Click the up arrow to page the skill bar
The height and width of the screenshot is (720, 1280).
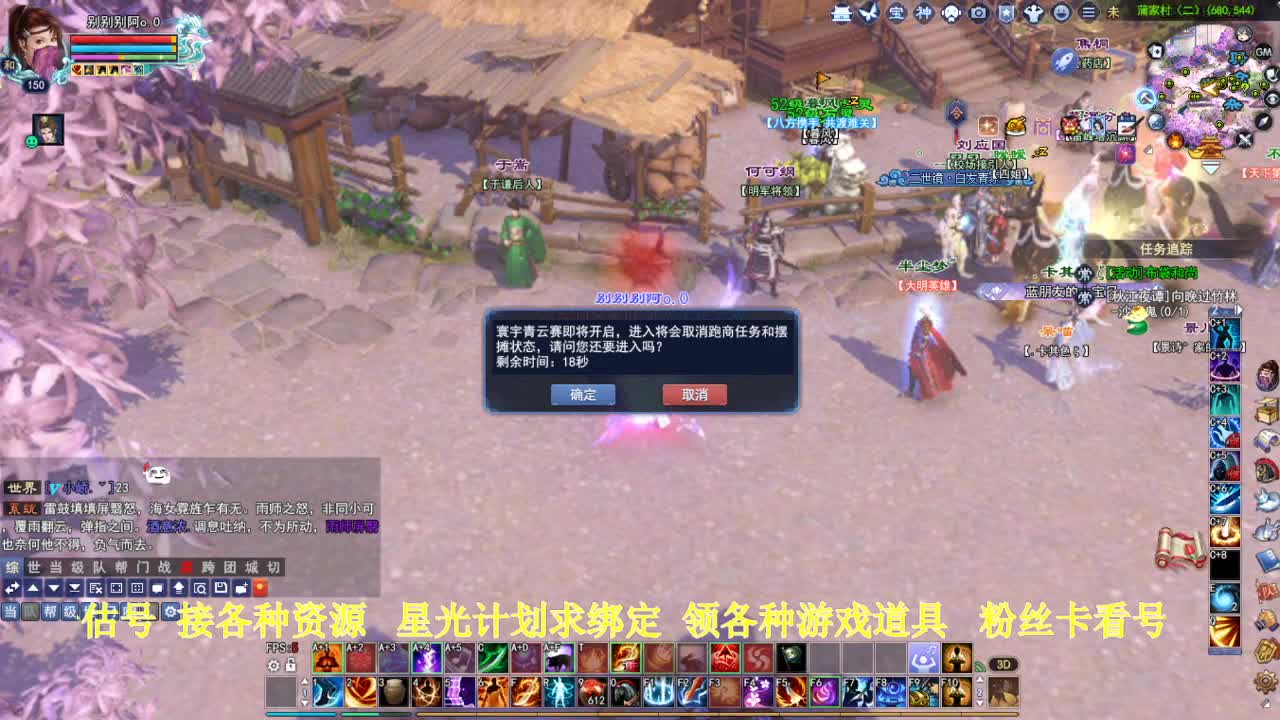(x=305, y=682)
